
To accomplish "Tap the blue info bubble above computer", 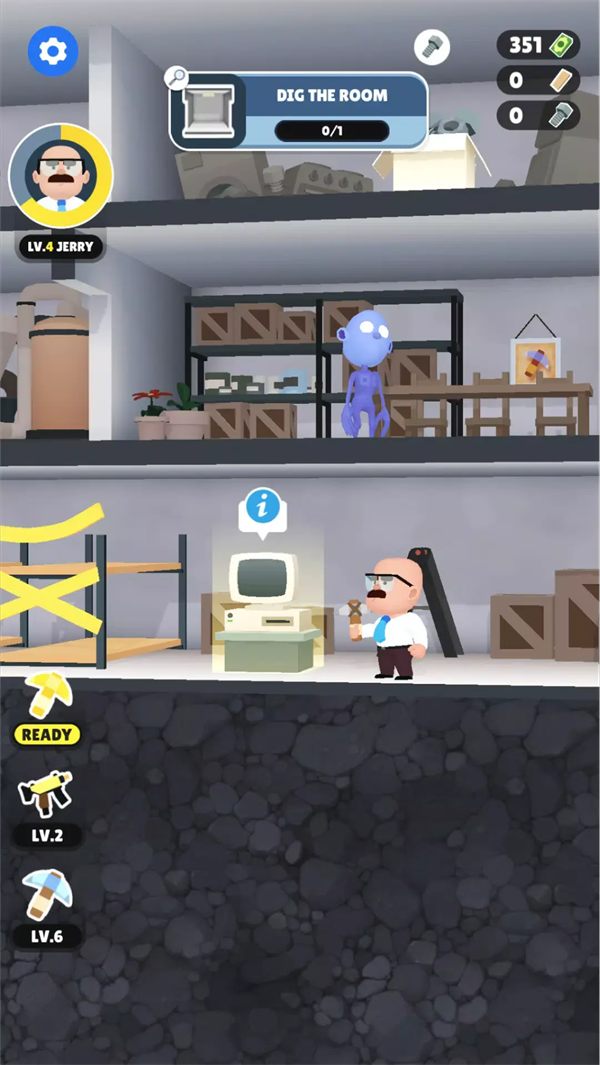I will click(263, 509).
